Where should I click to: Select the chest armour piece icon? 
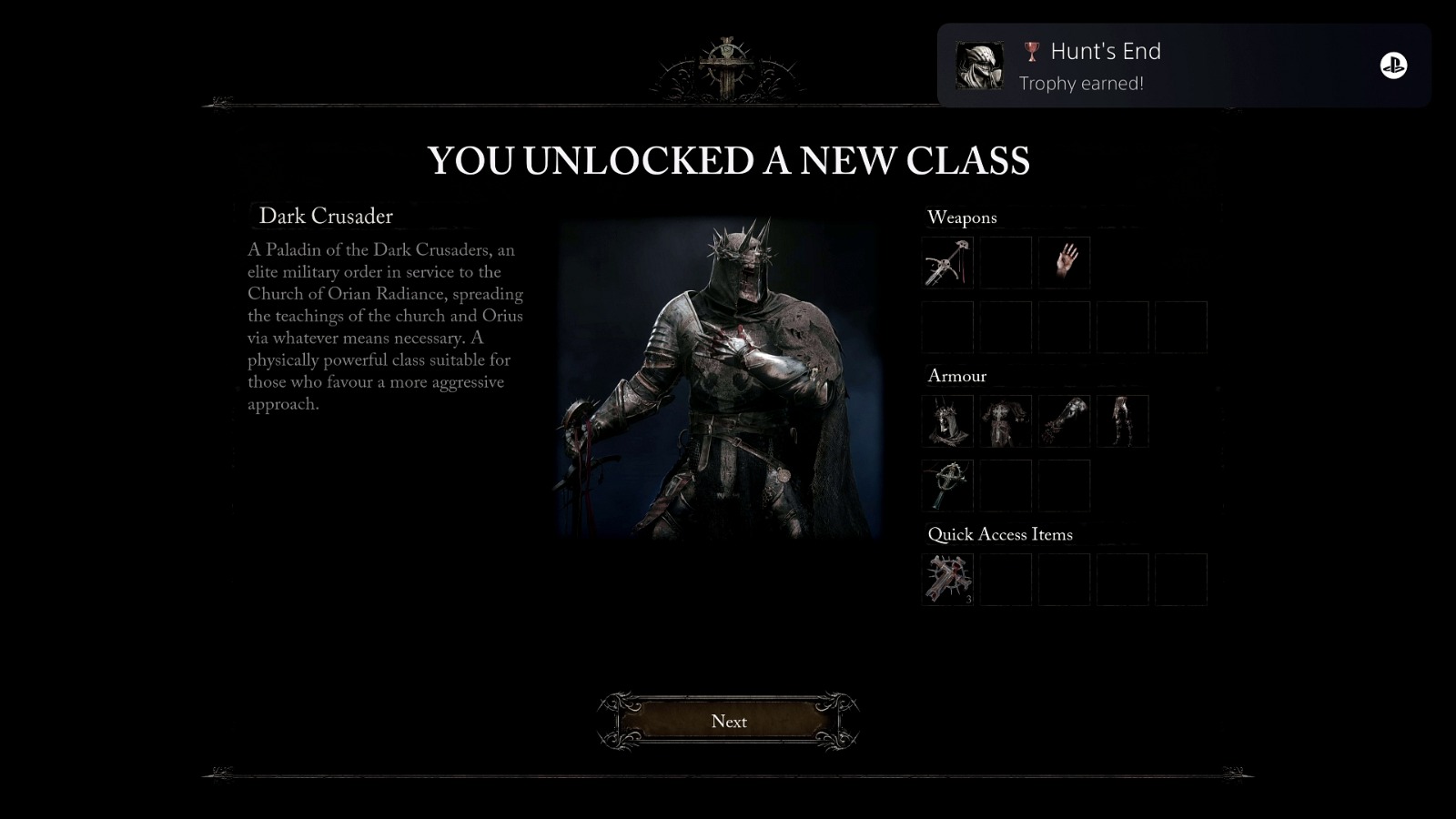(x=1006, y=420)
